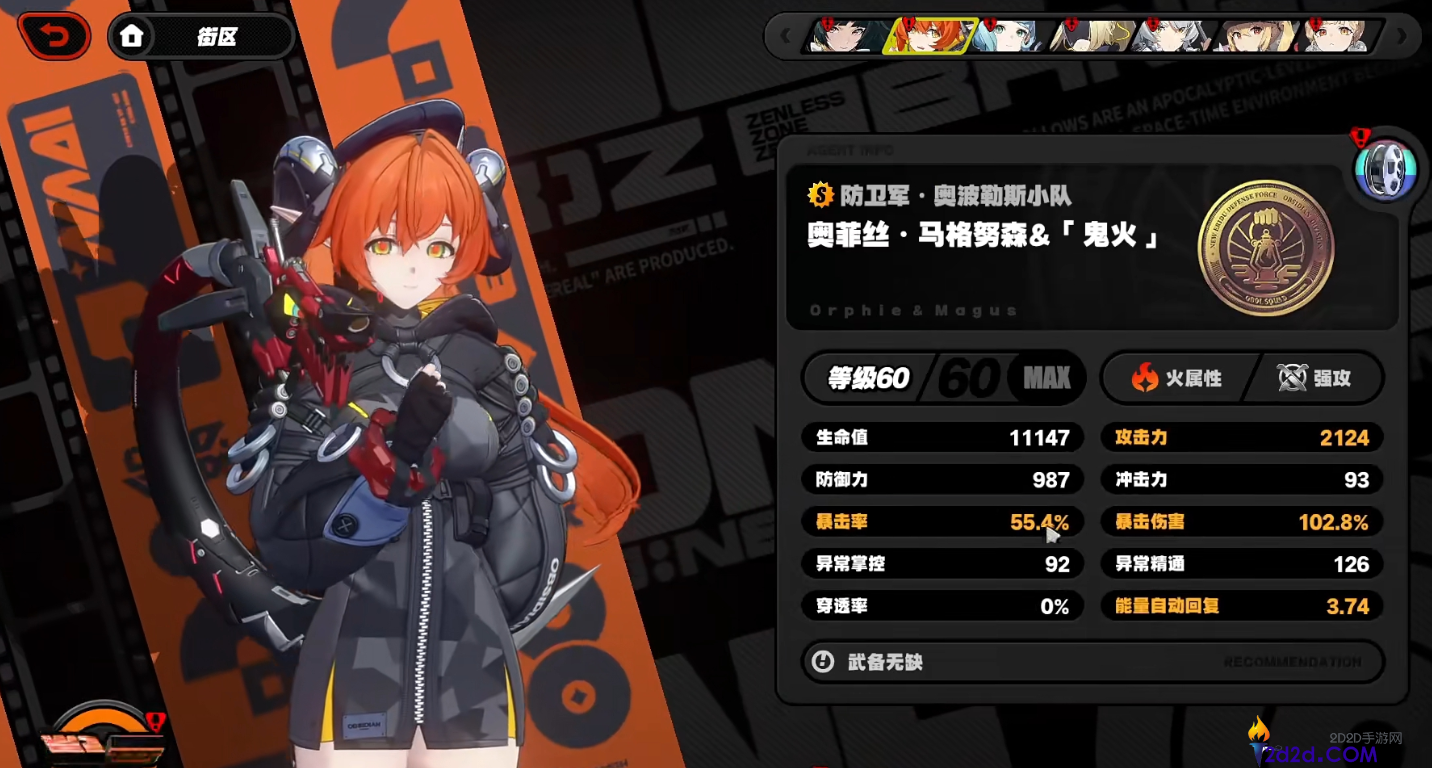Click the orange tab at bottom-left corner
Image resolution: width=1432 pixels, height=768 pixels.
click(x=103, y=737)
